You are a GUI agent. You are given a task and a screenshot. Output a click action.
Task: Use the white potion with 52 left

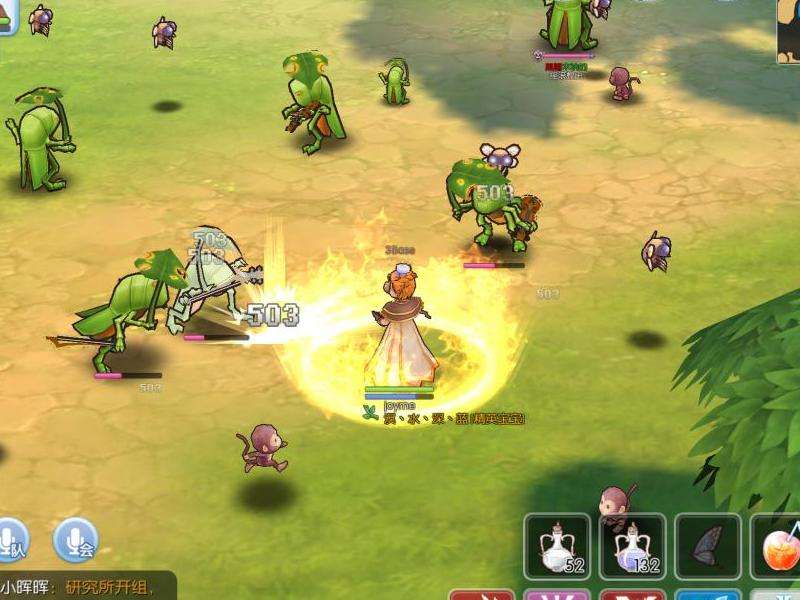tap(558, 547)
